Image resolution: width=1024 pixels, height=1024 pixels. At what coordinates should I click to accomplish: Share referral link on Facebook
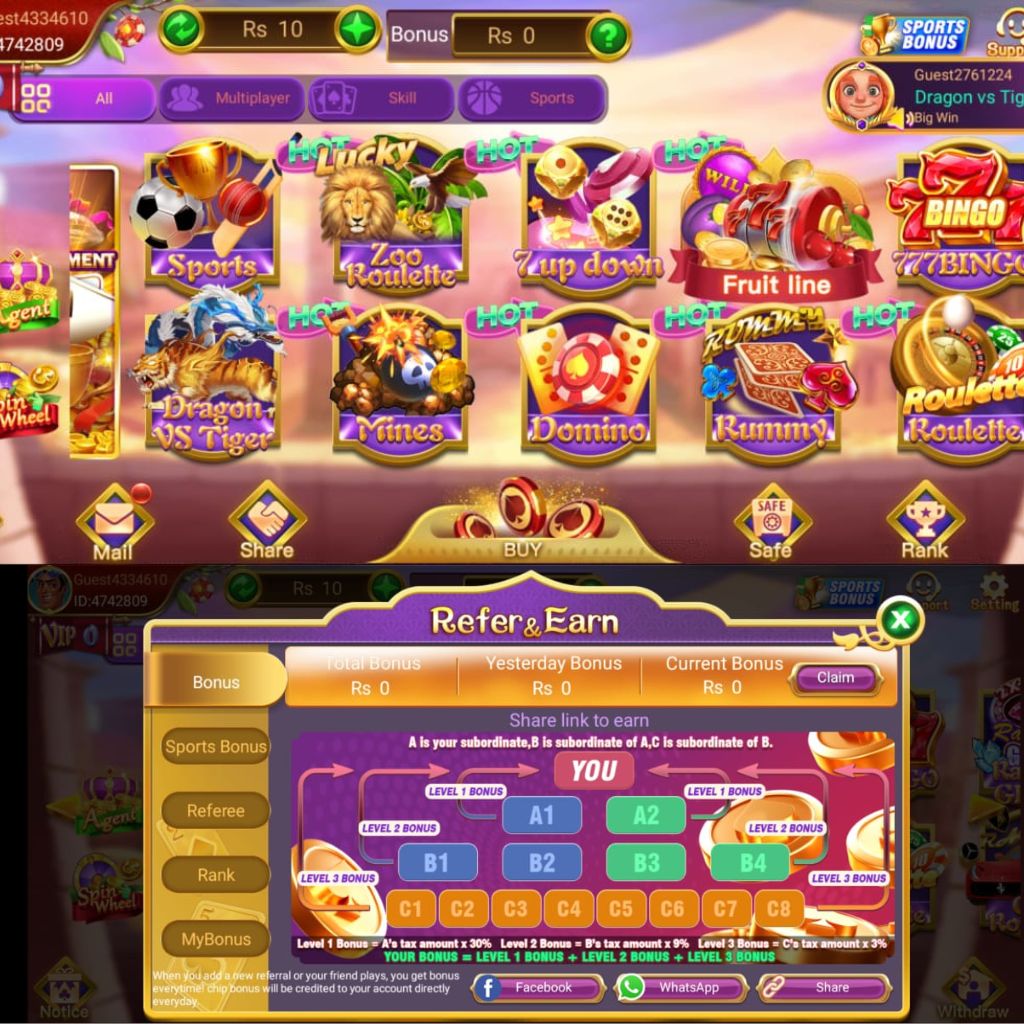pos(538,988)
